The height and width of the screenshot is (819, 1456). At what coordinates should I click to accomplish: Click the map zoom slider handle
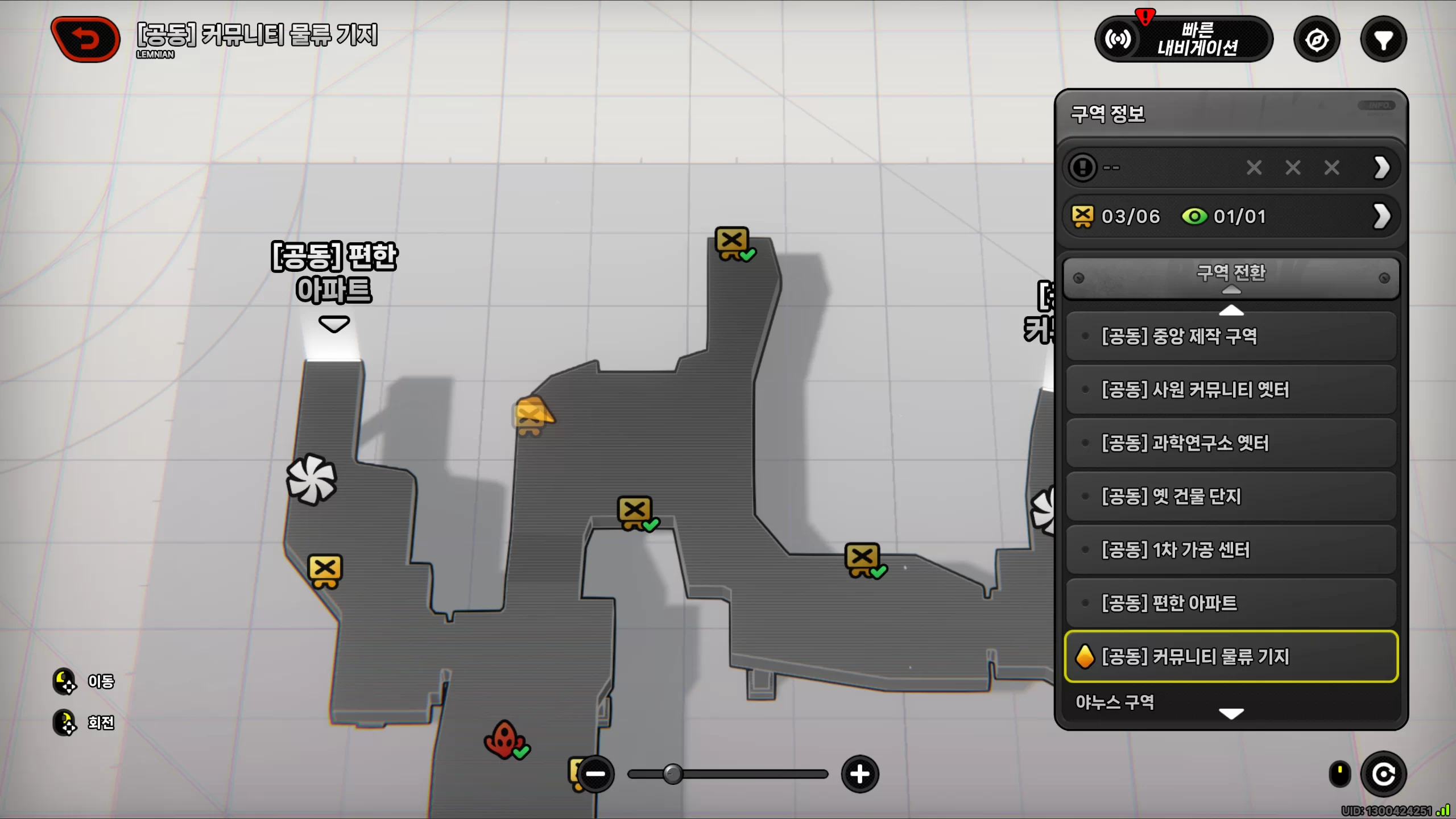[x=673, y=774]
